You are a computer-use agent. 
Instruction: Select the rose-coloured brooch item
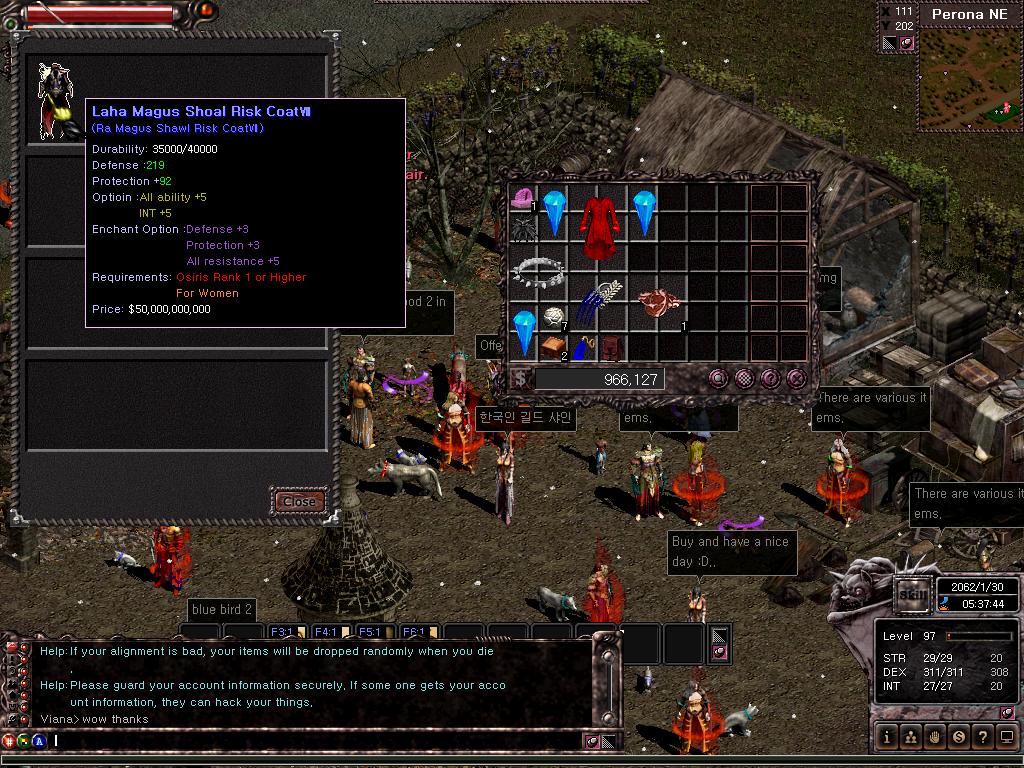660,302
